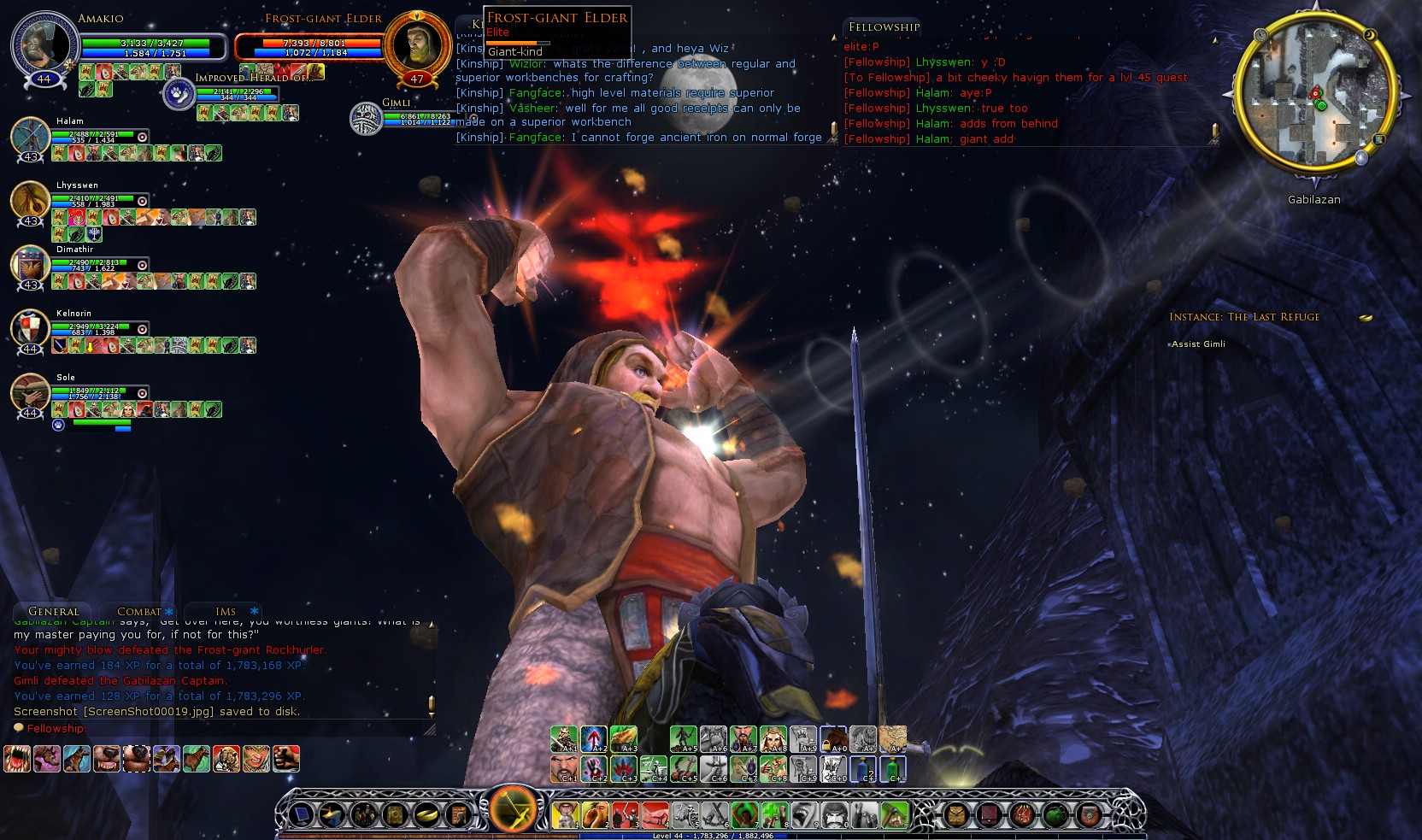Switch to the IMs chat tab
This screenshot has width=1422, height=840.
[226, 612]
